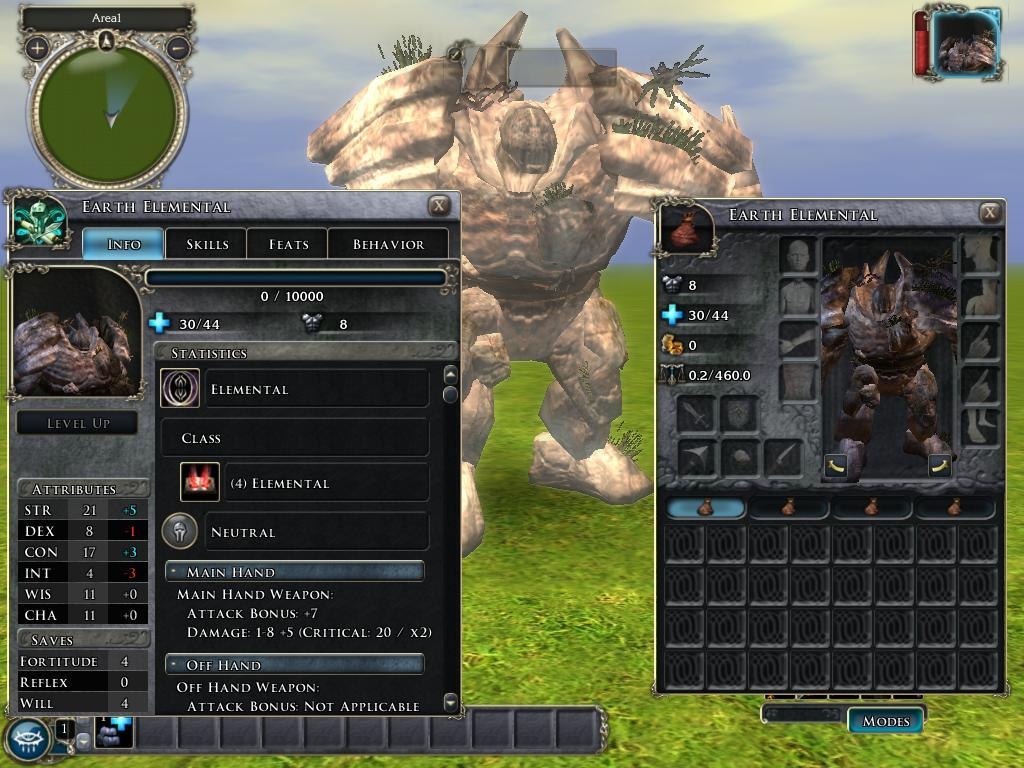Close the Earth Elemental inventory window
The height and width of the screenshot is (768, 1024).
click(x=990, y=212)
